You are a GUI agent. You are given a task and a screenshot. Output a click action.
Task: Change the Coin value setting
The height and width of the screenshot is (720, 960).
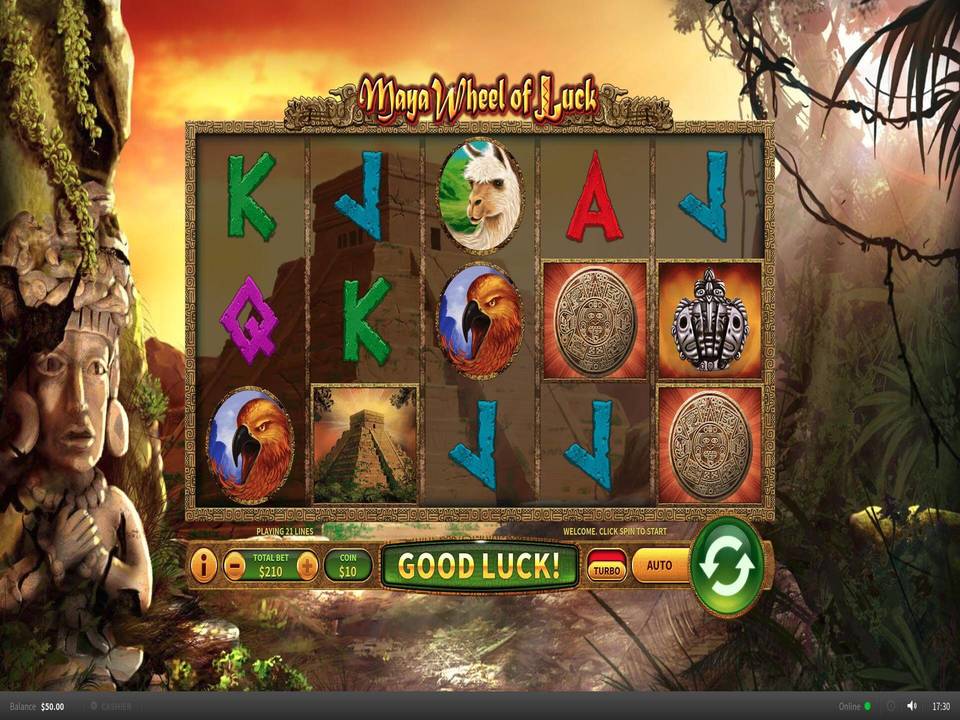[x=348, y=566]
